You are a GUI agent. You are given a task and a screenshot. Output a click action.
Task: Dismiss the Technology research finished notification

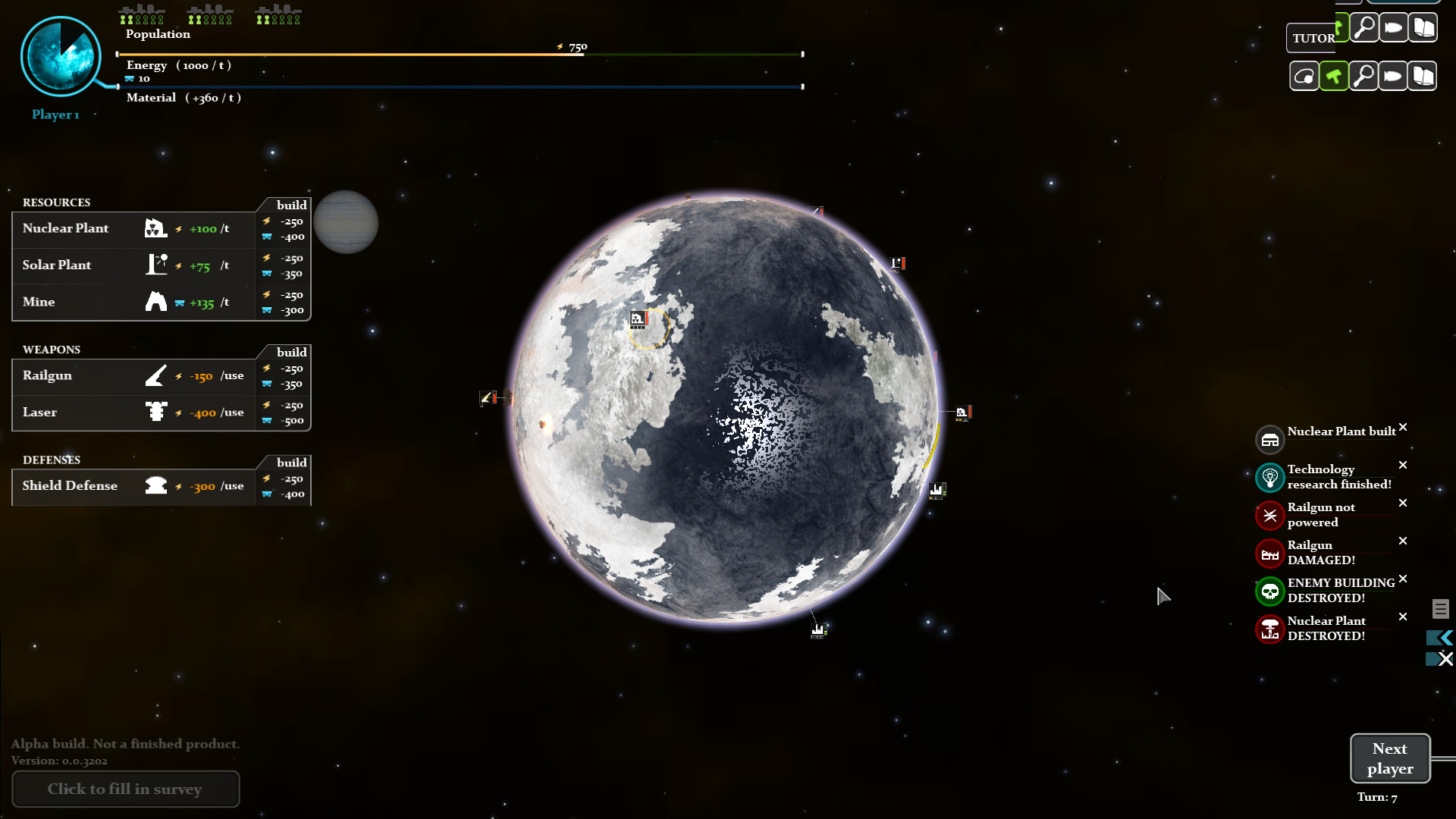click(1403, 465)
